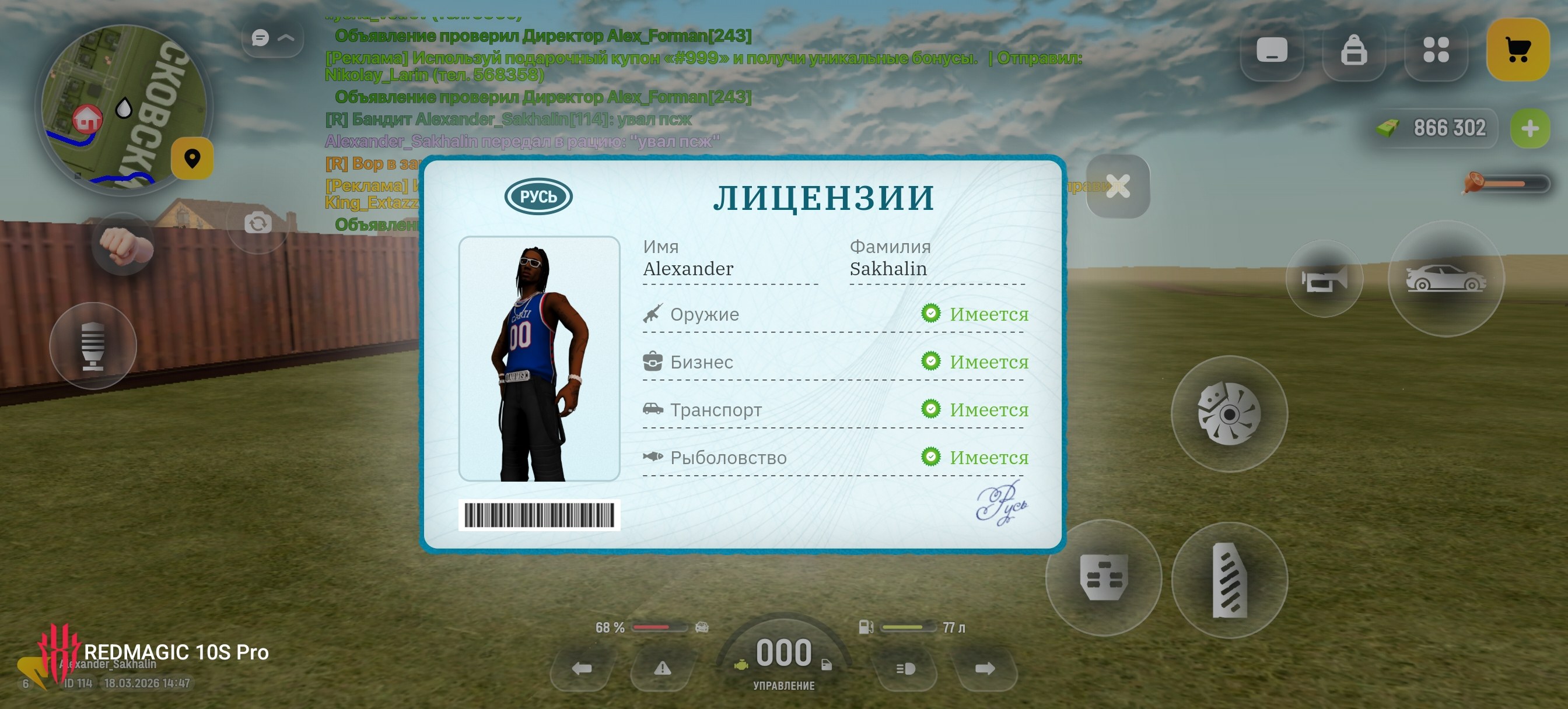Tap the car silhouette button
The image size is (1568, 709).
[x=1445, y=279]
